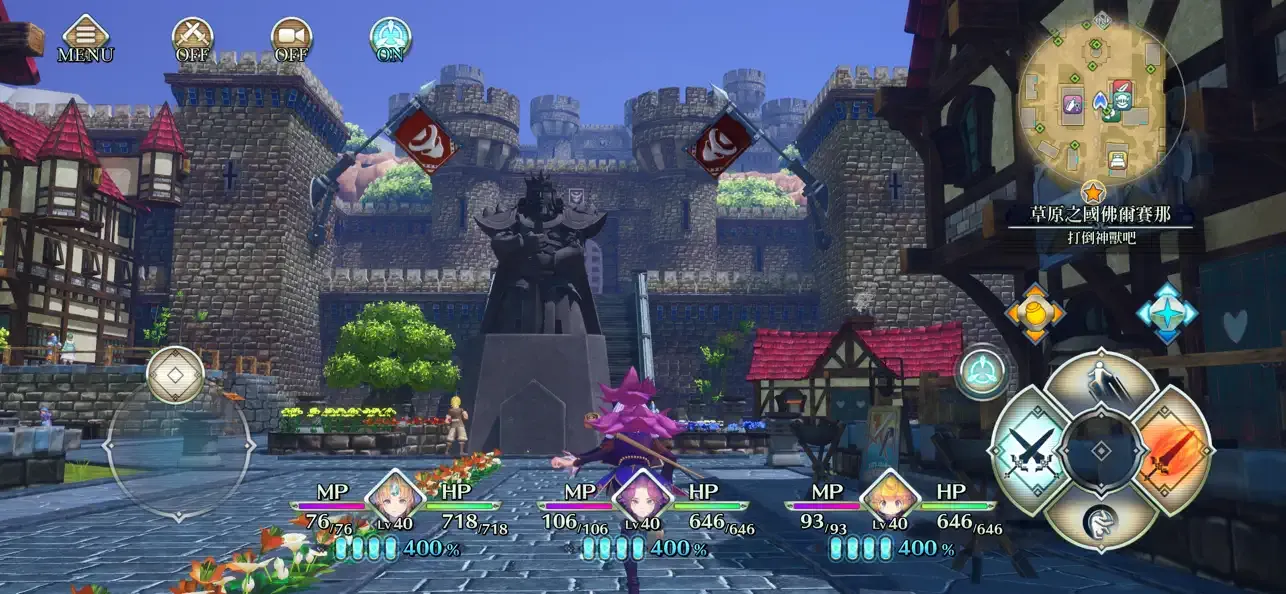Tap the round teal emblem beside the action wheel

coord(982,372)
